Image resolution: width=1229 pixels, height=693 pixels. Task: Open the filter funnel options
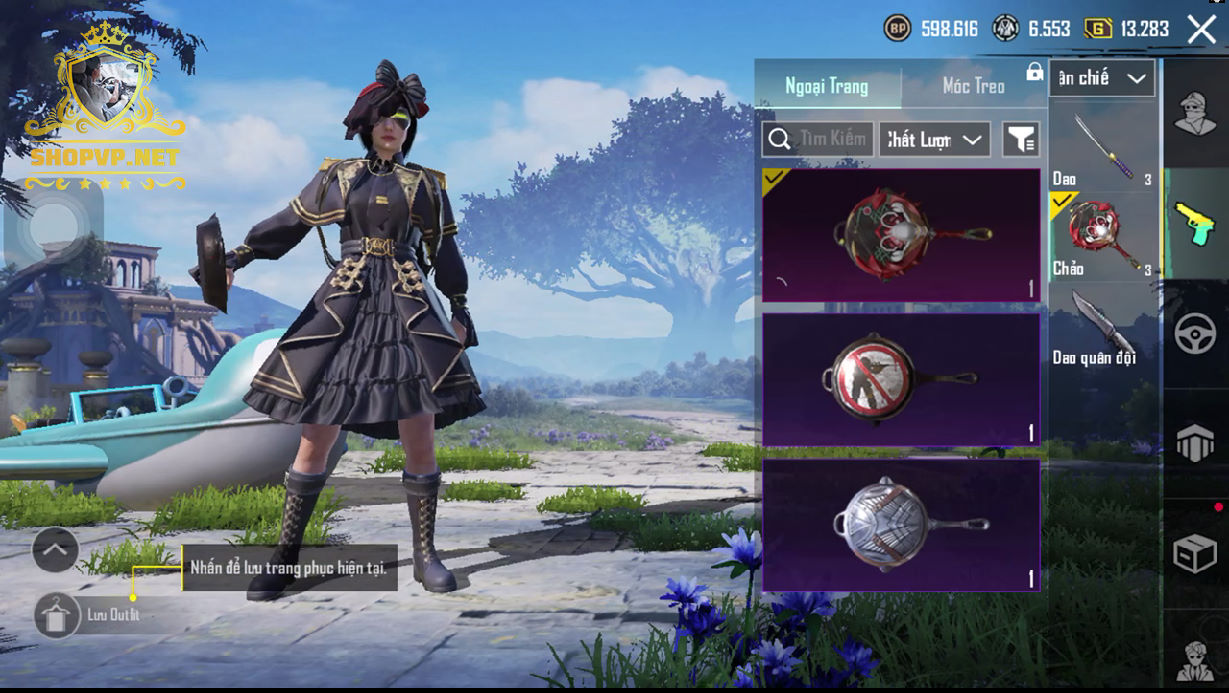pyautogui.click(x=1021, y=140)
